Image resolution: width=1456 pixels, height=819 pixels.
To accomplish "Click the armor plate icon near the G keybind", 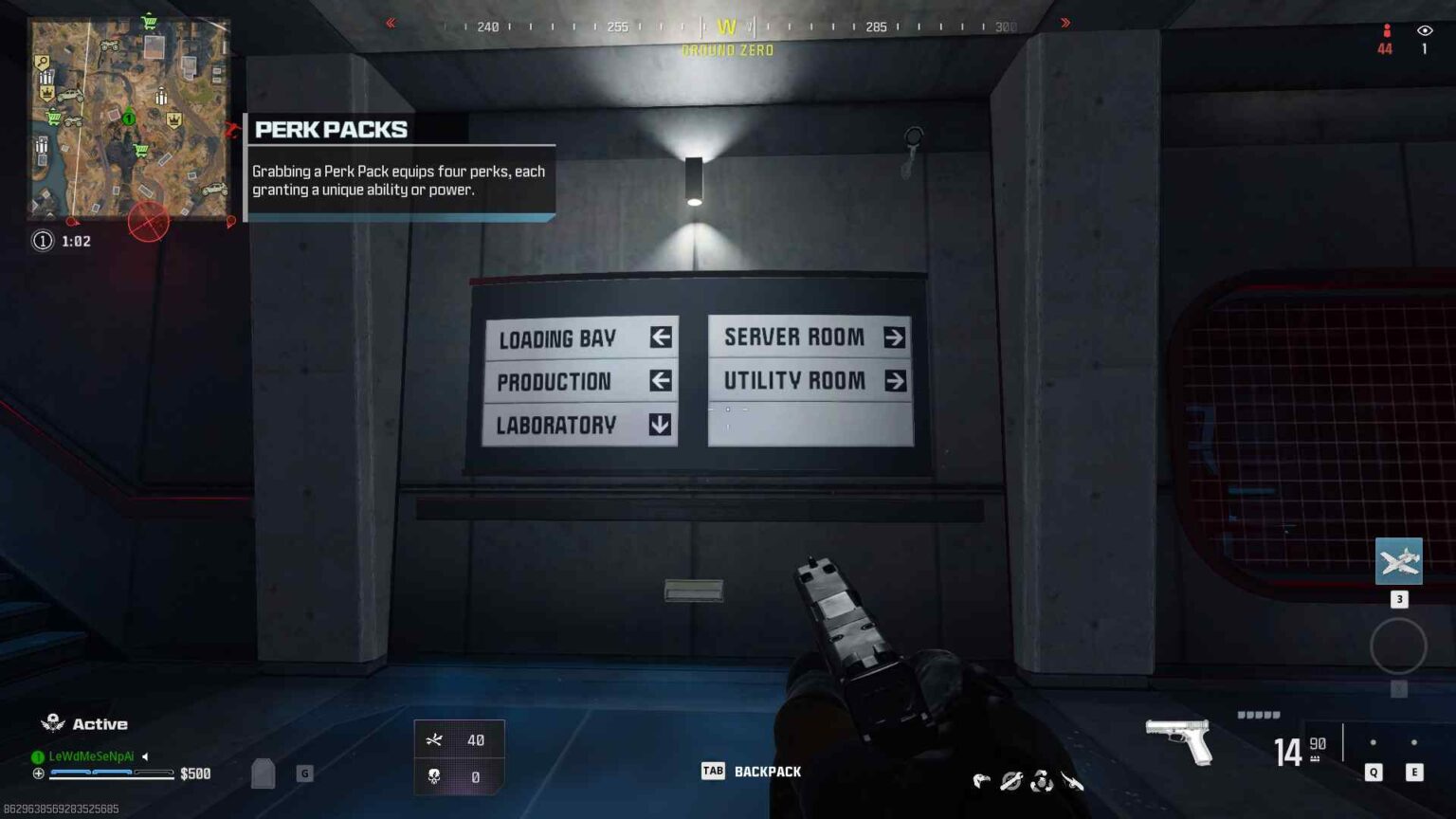I will [263, 773].
